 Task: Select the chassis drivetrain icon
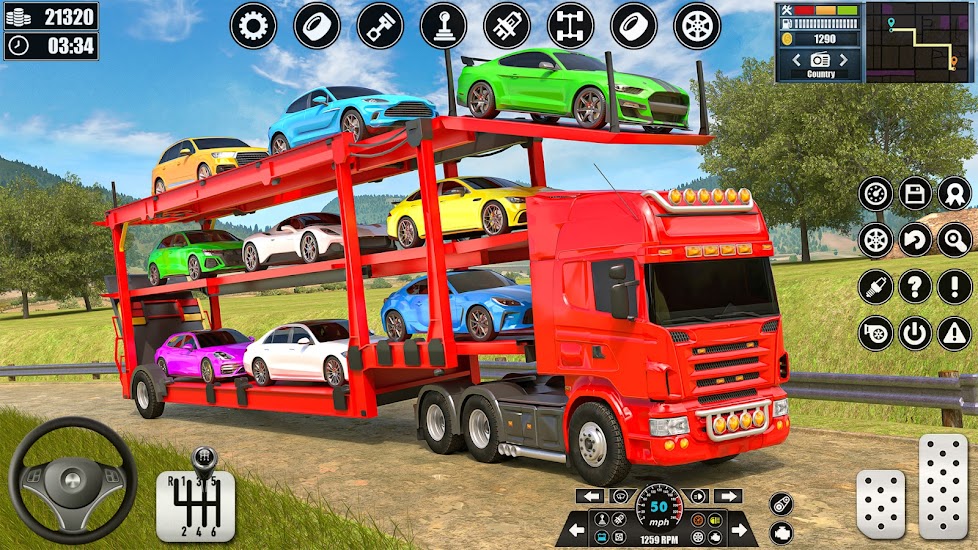pyautogui.click(x=570, y=26)
